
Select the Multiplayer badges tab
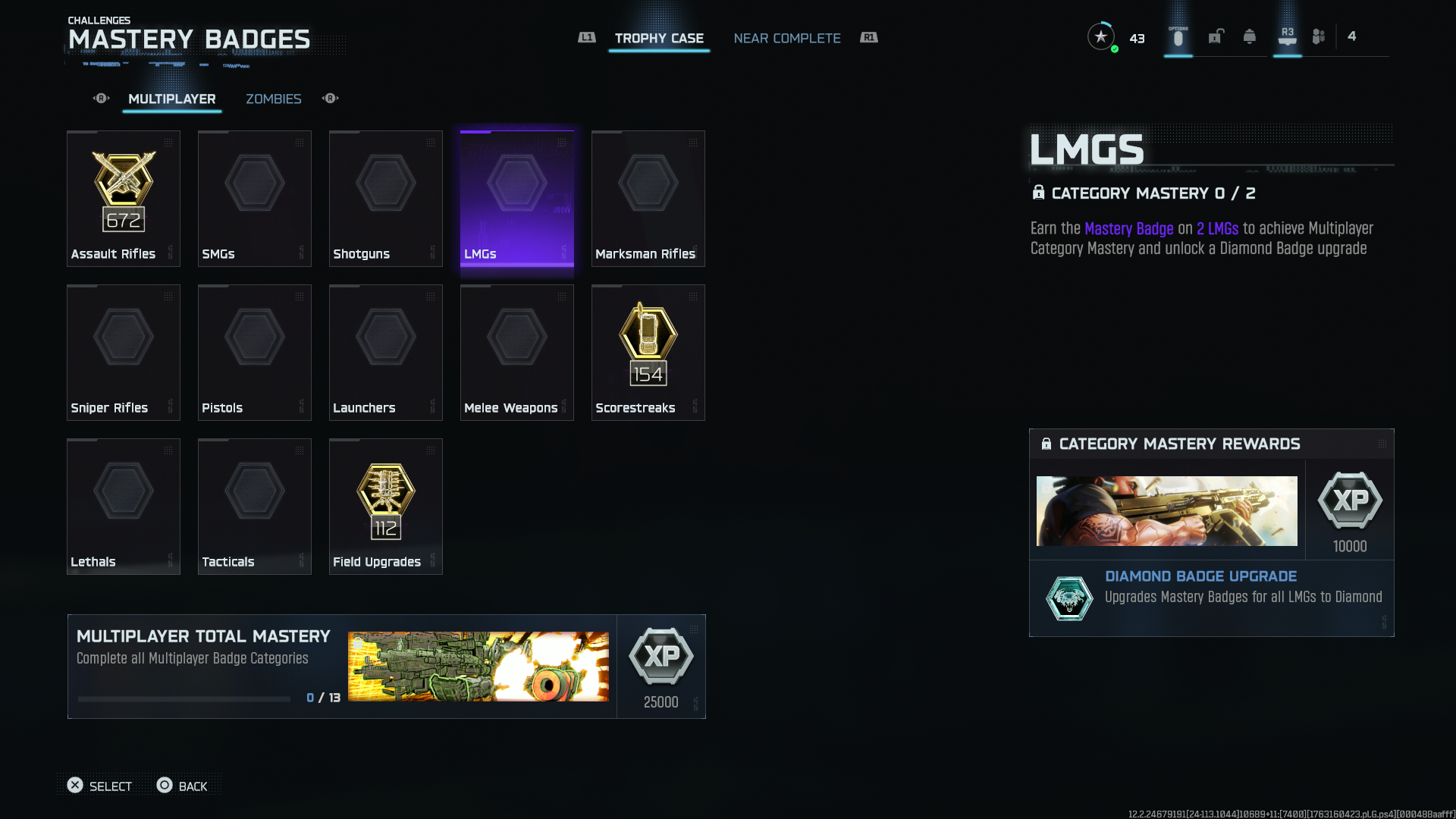(x=172, y=99)
